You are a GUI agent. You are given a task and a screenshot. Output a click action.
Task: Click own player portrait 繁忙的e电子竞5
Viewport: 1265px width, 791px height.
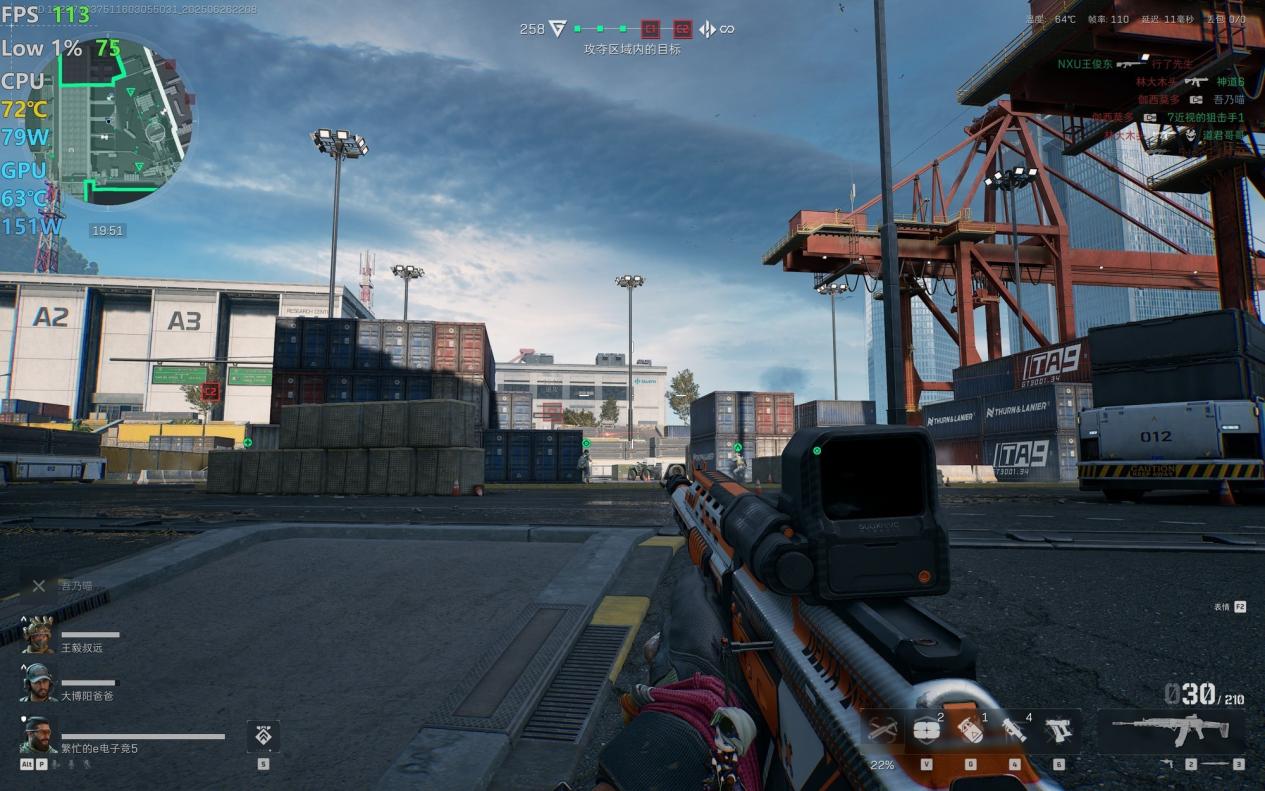[x=38, y=734]
